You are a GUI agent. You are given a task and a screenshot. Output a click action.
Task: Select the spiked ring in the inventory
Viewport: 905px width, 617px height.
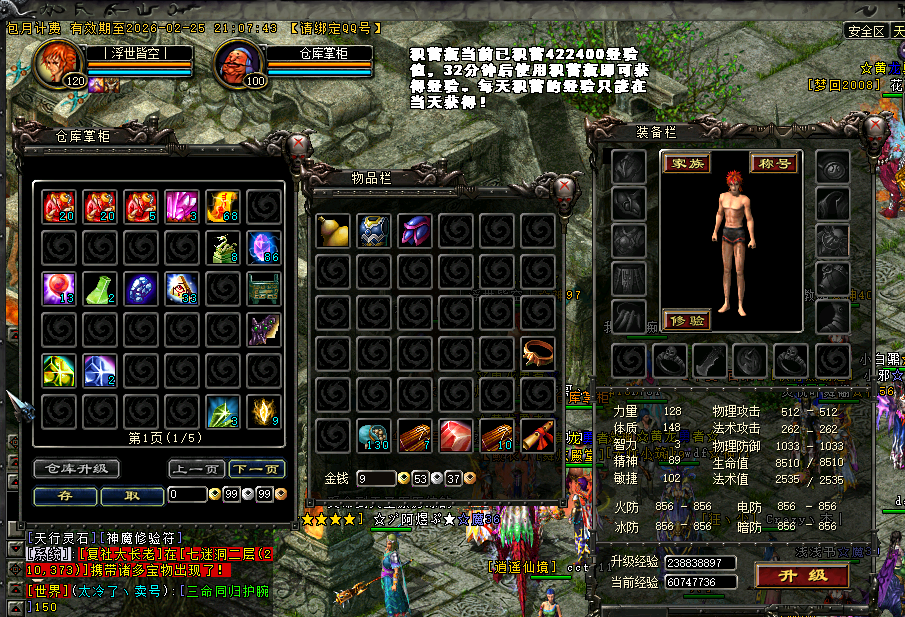[x=538, y=353]
